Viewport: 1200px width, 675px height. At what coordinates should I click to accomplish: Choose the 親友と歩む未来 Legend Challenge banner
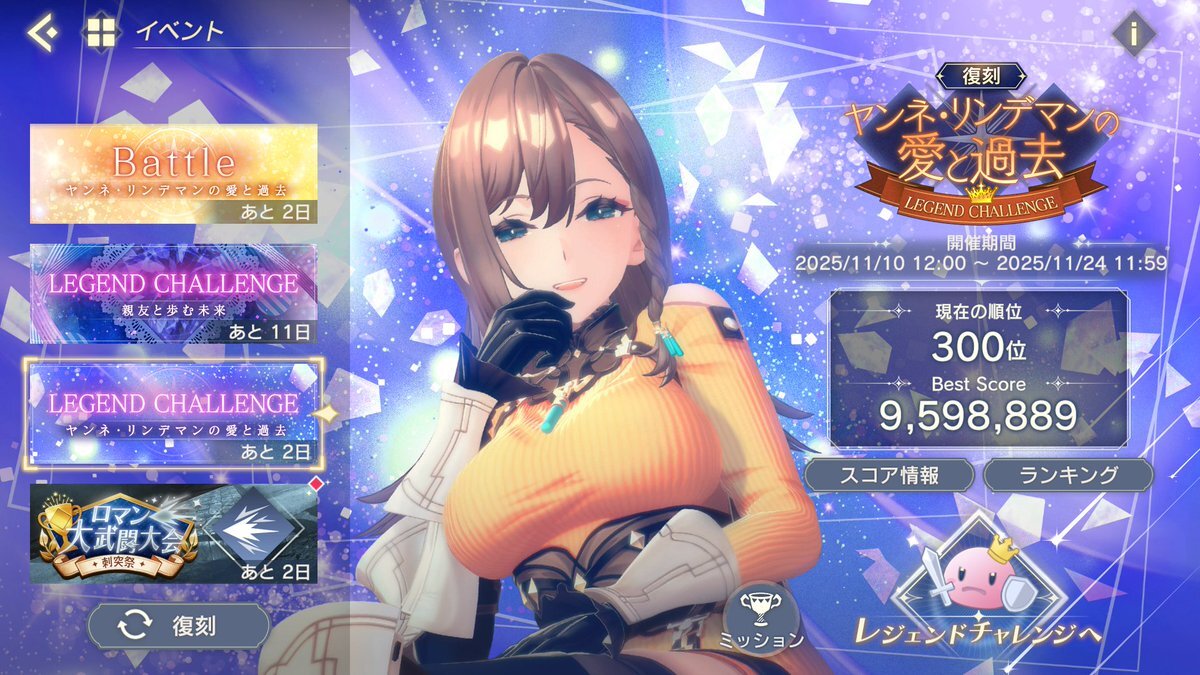[x=174, y=293]
